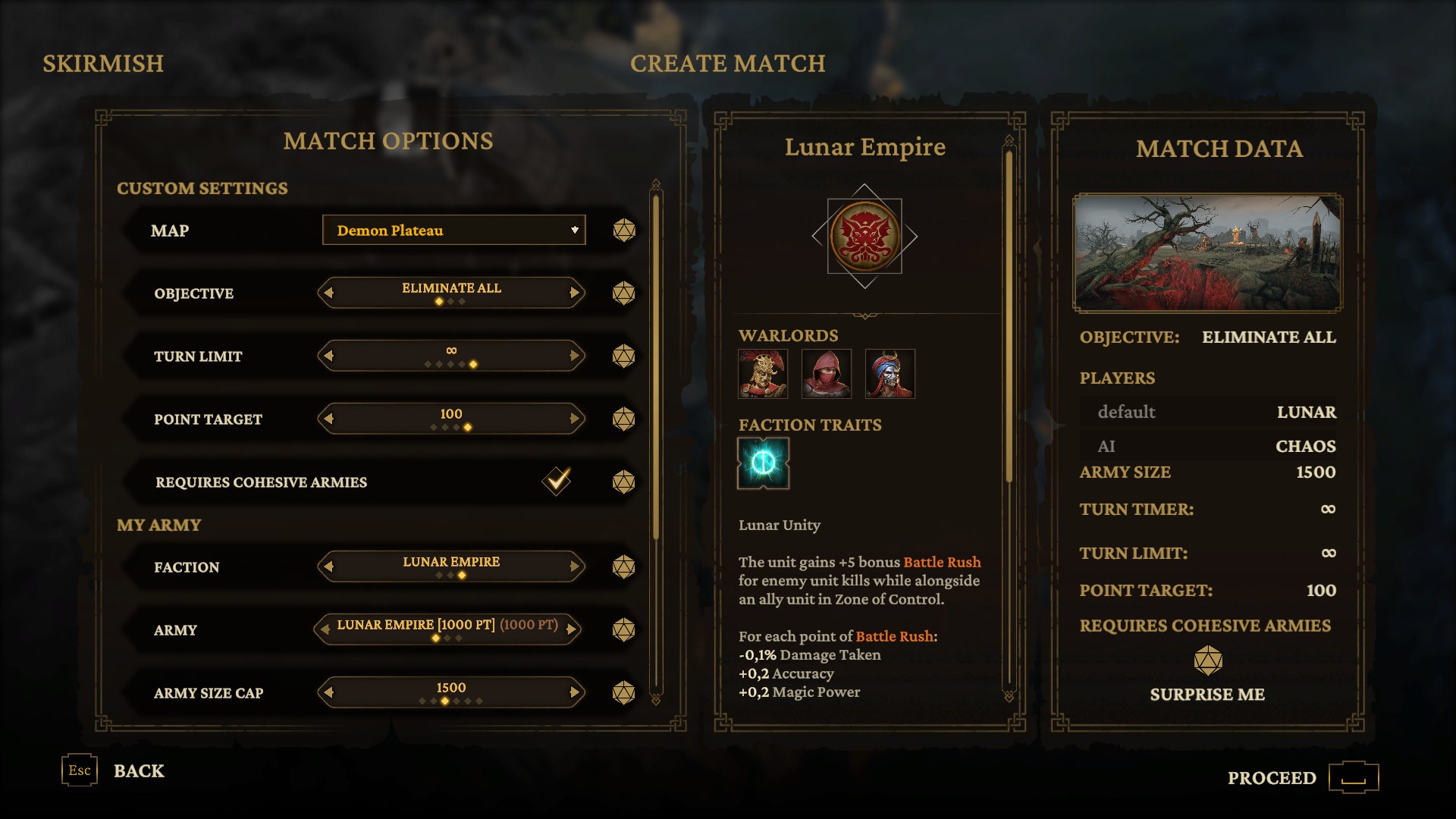1456x819 pixels.
Task: Toggle the Requires Cohesive Armies checkbox
Action: (557, 481)
